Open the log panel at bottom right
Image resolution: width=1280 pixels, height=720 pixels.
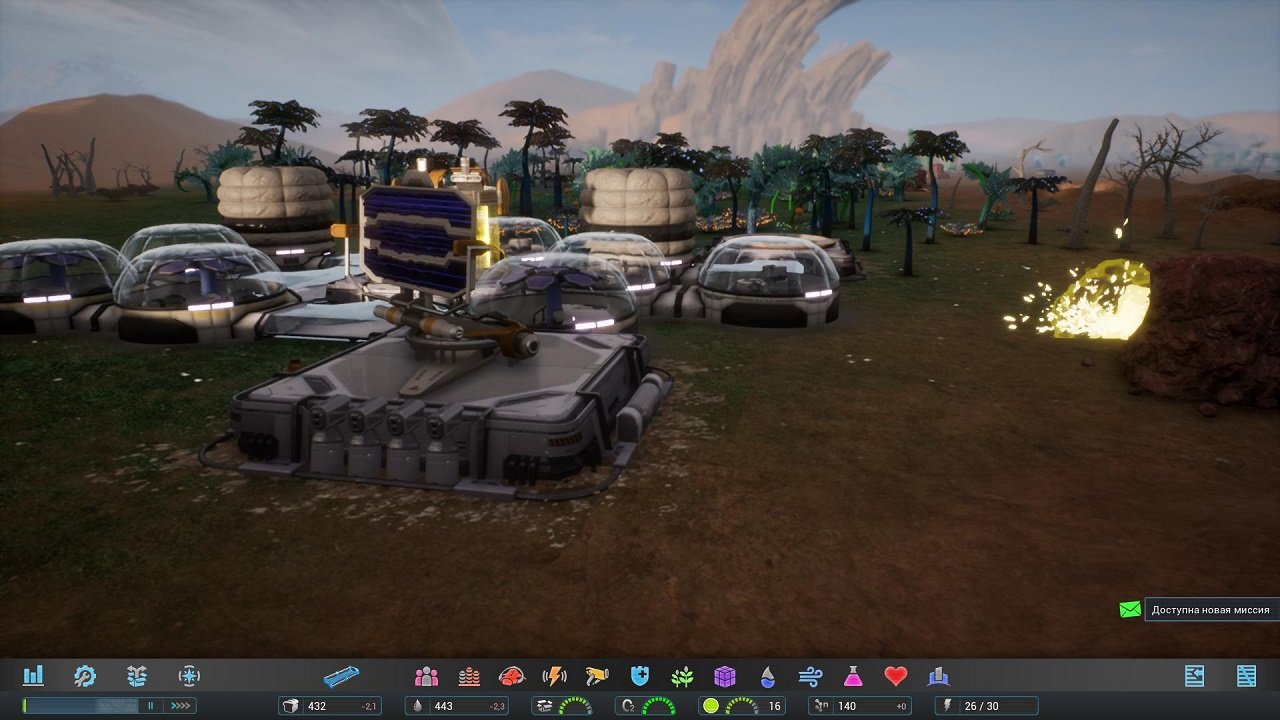pos(1246,675)
